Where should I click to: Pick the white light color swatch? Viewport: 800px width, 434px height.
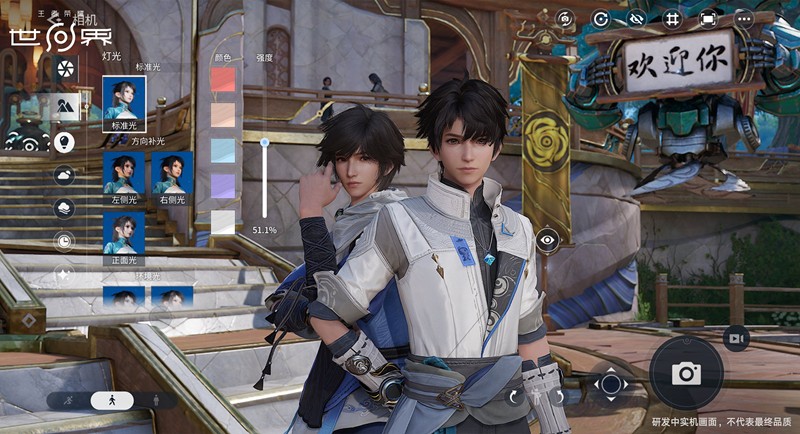[223, 221]
